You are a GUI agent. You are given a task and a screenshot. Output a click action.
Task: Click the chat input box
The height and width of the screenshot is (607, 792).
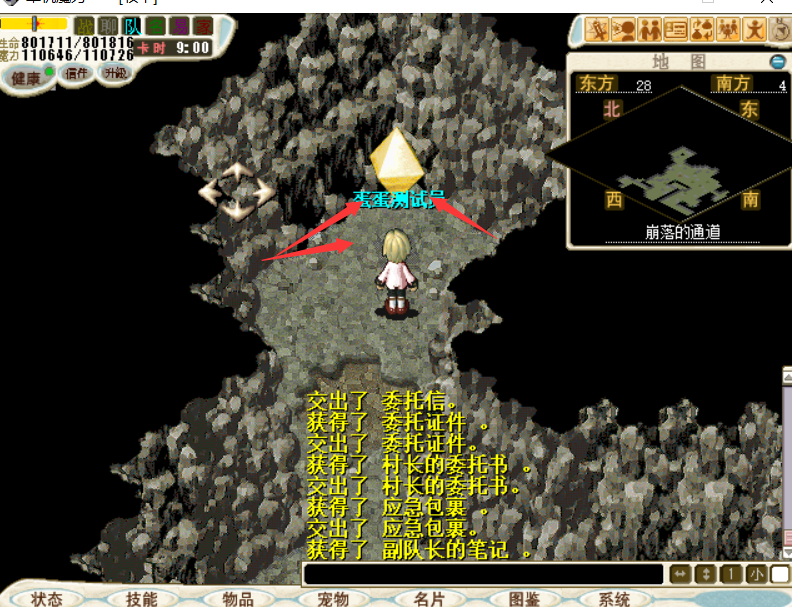(x=483, y=574)
